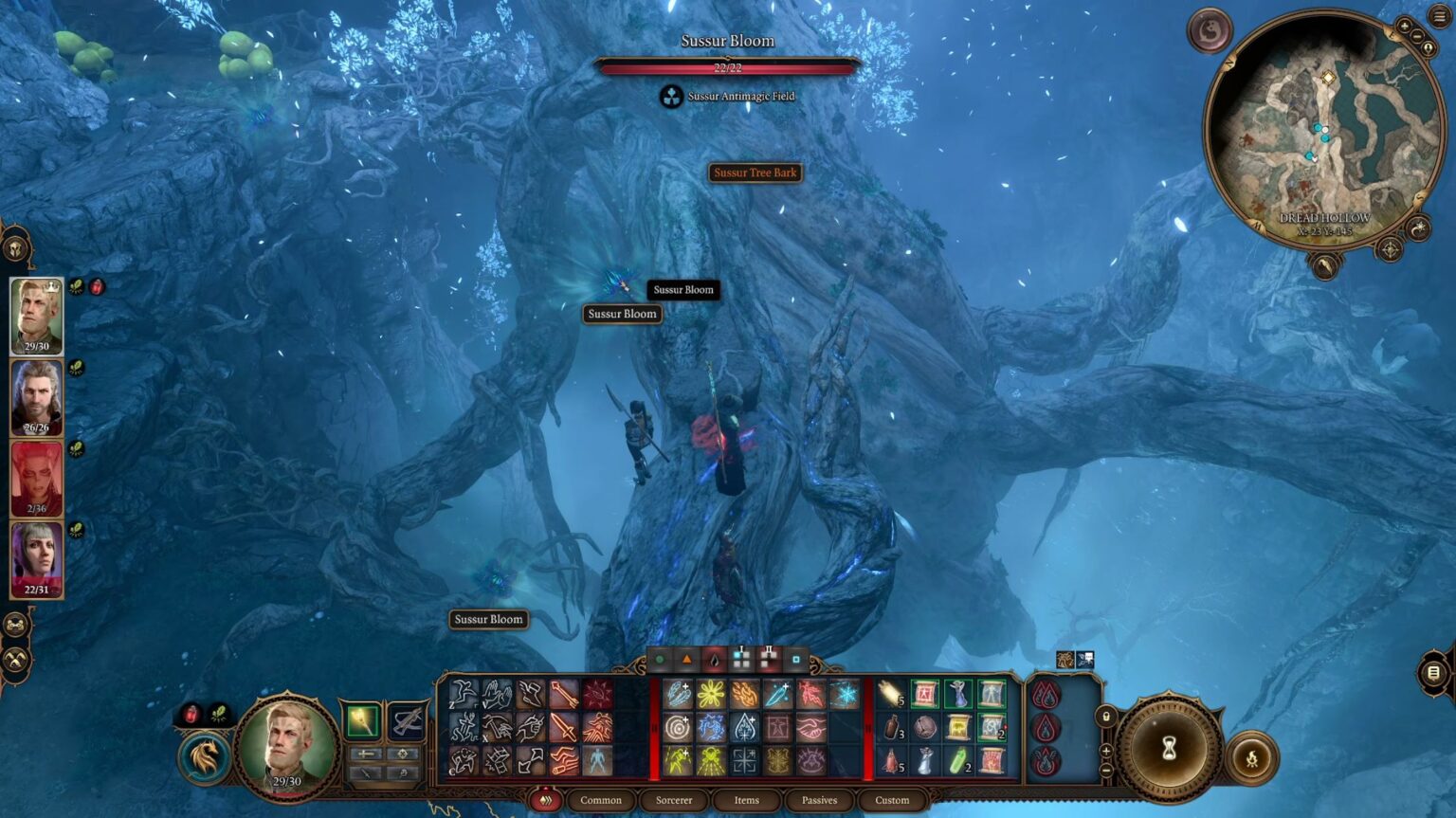Open the Sorcerer hotbar tab
Viewport: 1456px width, 818px height.
[x=674, y=800]
